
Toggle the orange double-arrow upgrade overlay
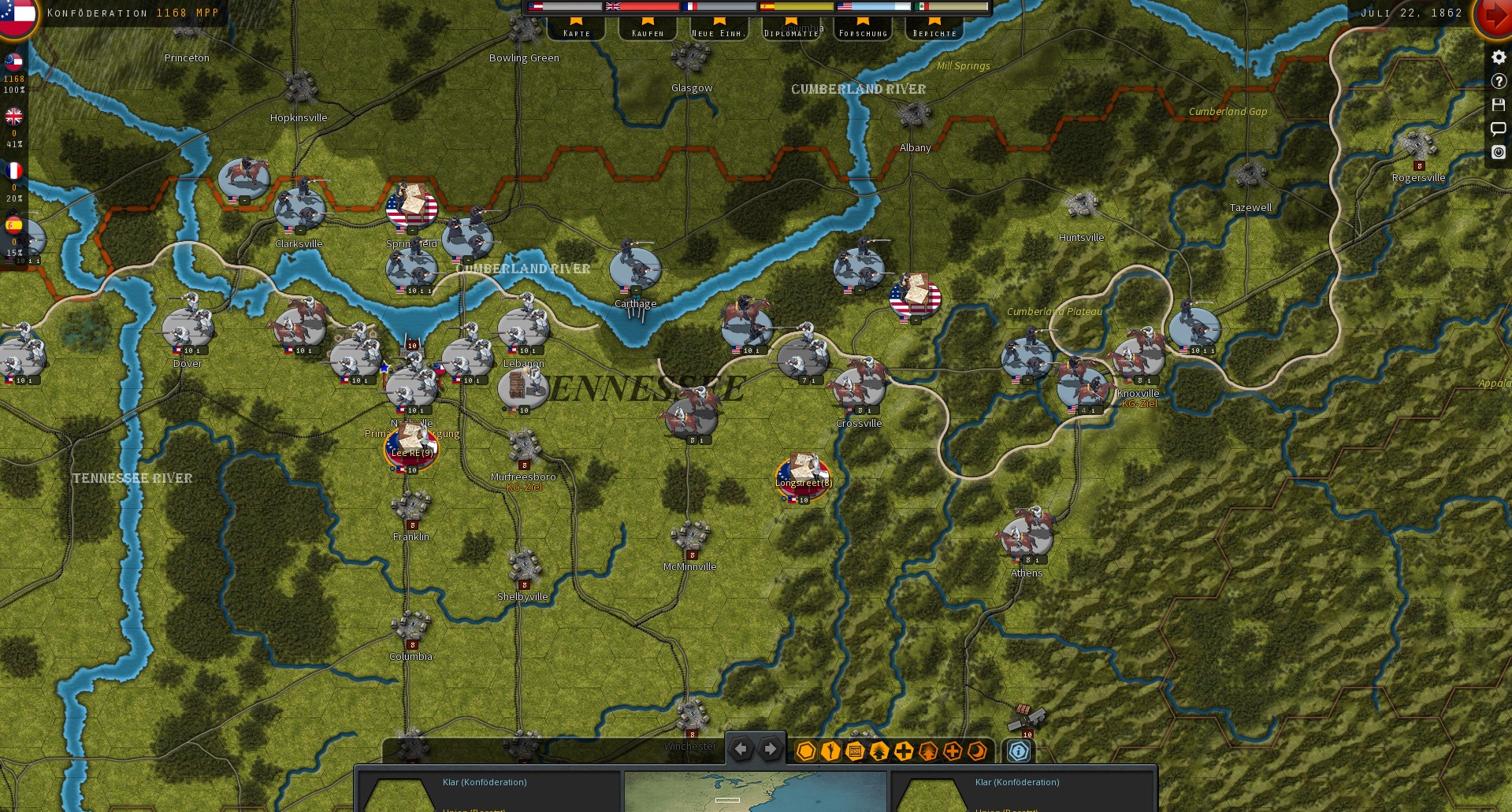pyautogui.click(x=927, y=751)
